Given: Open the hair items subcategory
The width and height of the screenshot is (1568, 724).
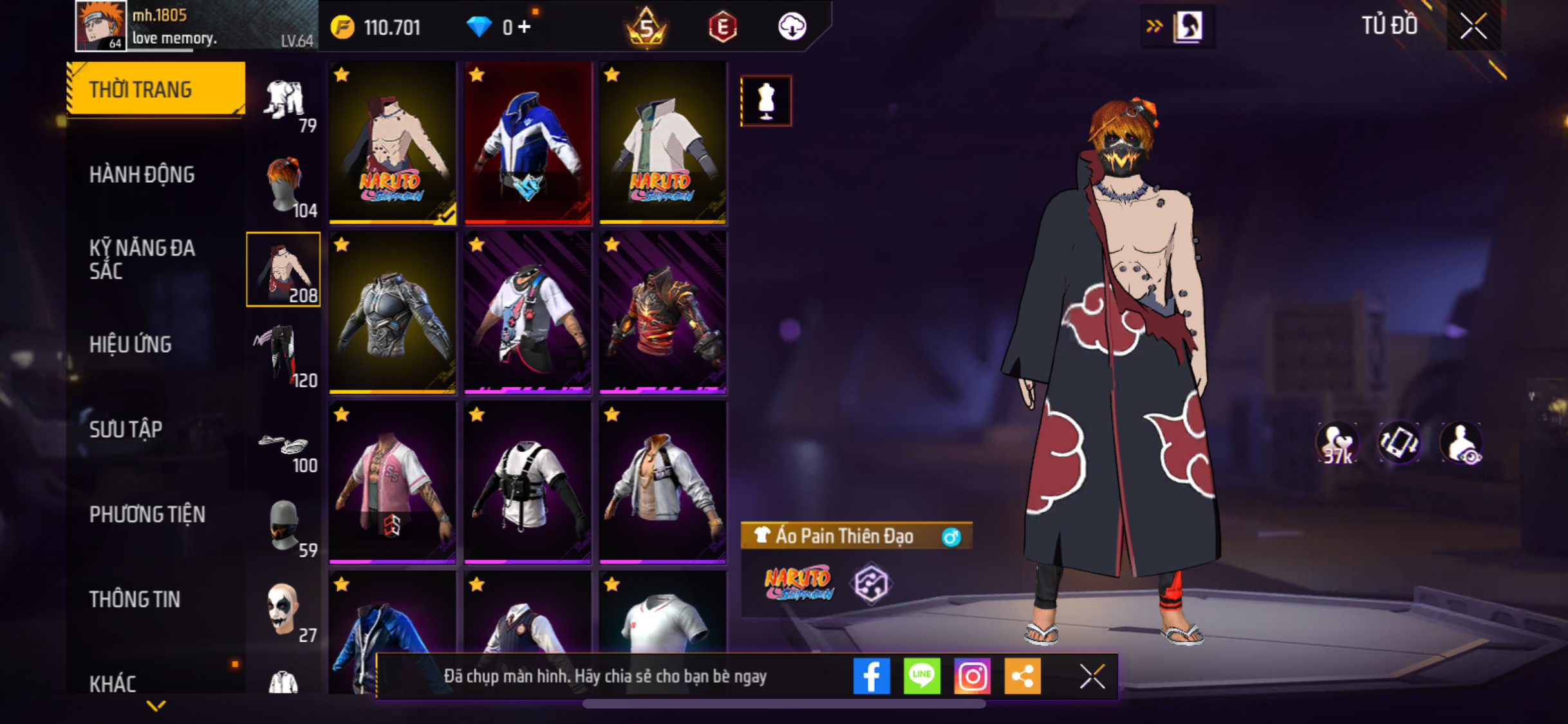Looking at the screenshot, I should [285, 185].
